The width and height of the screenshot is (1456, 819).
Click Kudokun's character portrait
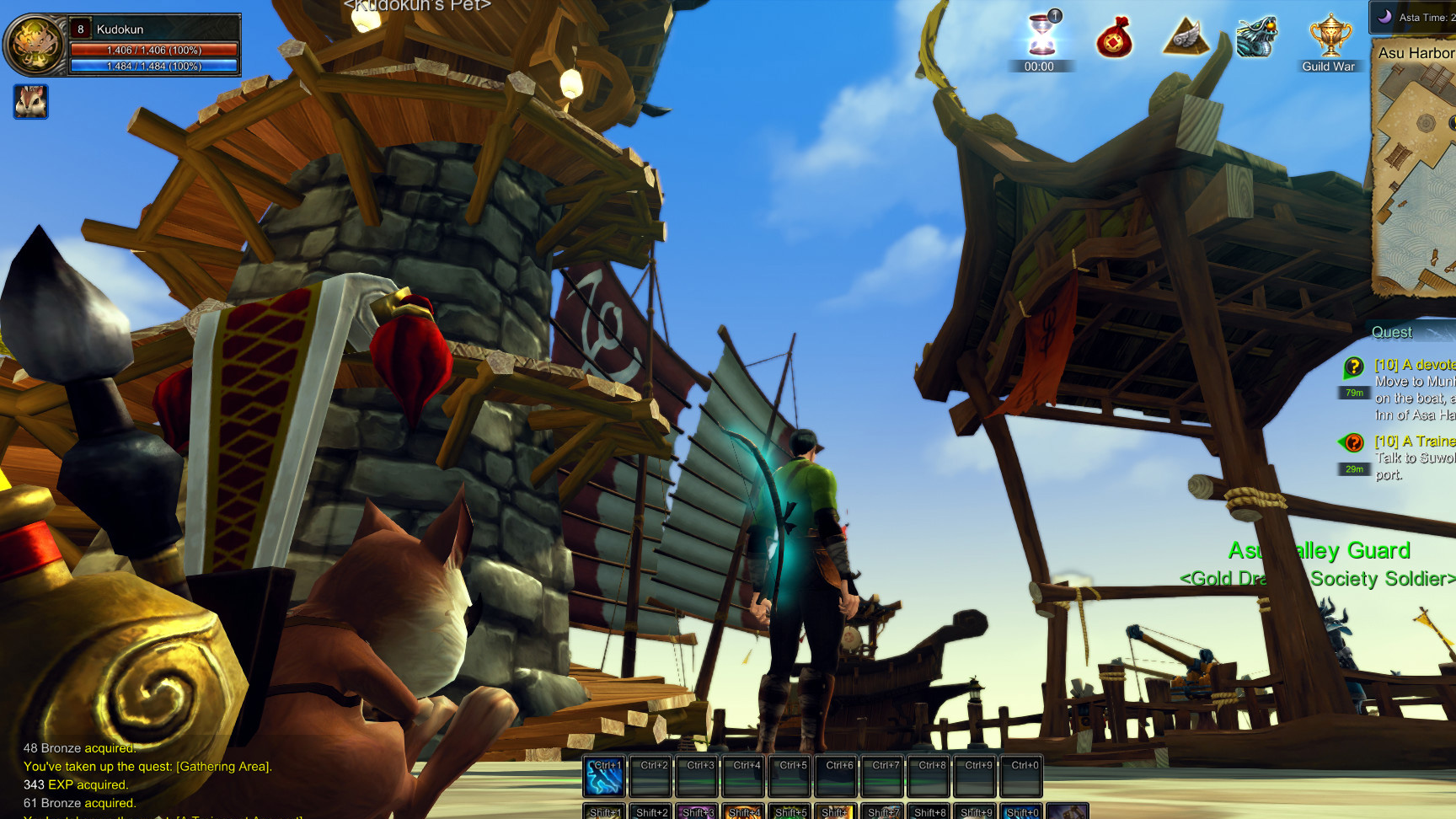(x=35, y=45)
